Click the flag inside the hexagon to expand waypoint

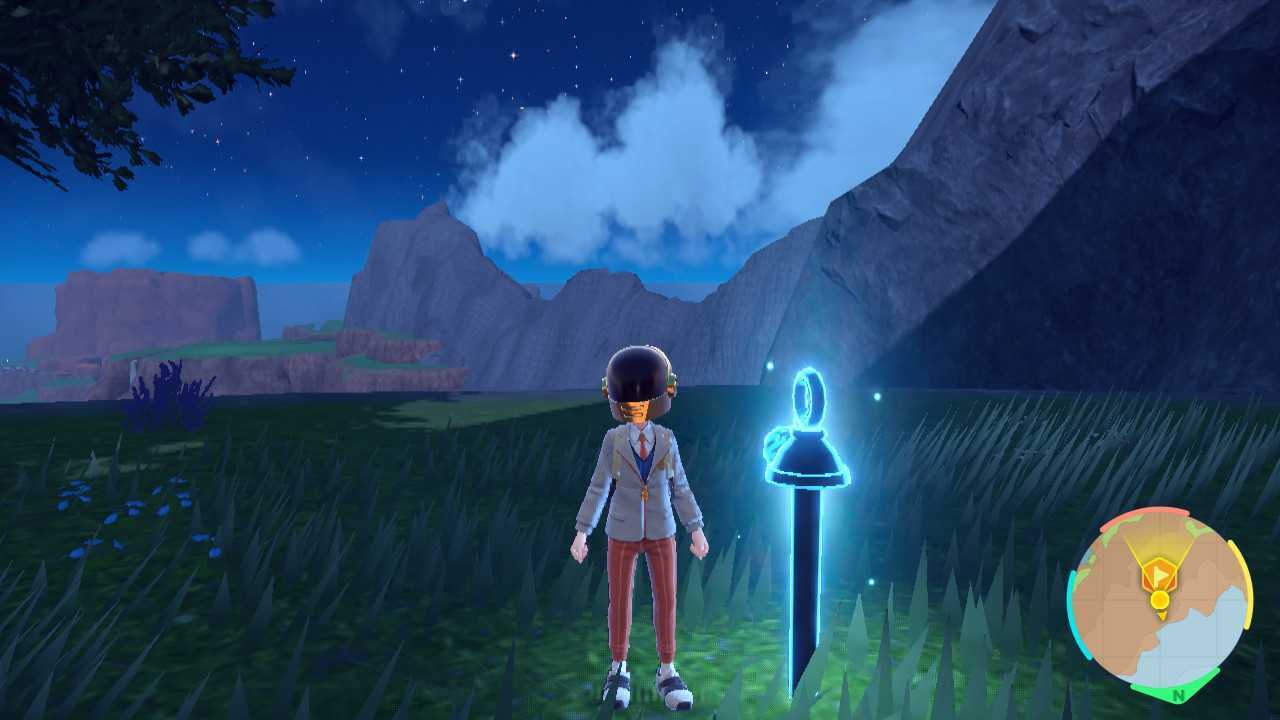point(1162,574)
